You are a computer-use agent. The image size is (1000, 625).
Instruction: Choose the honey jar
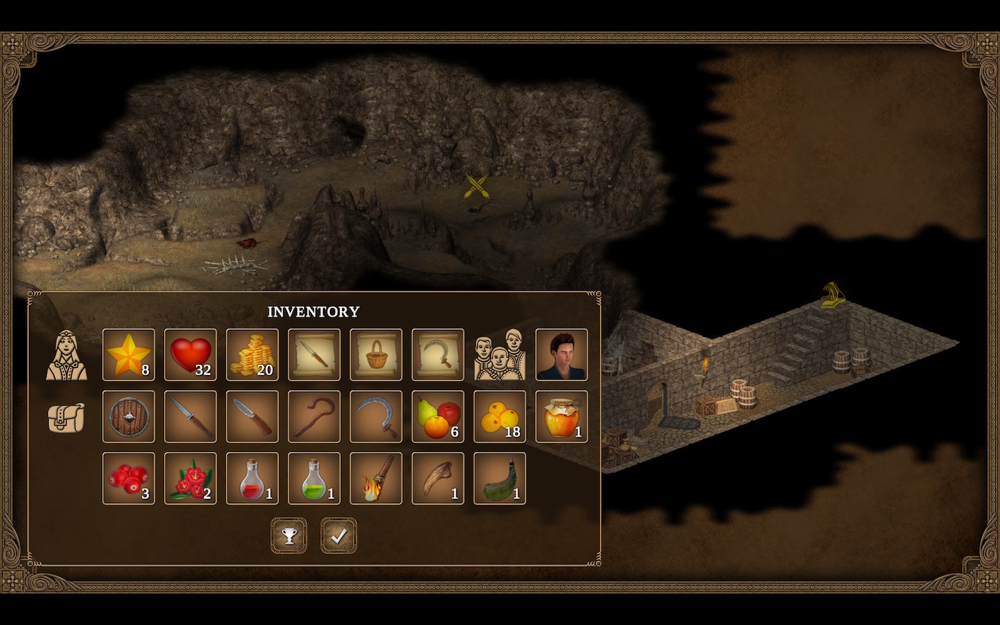click(562, 417)
